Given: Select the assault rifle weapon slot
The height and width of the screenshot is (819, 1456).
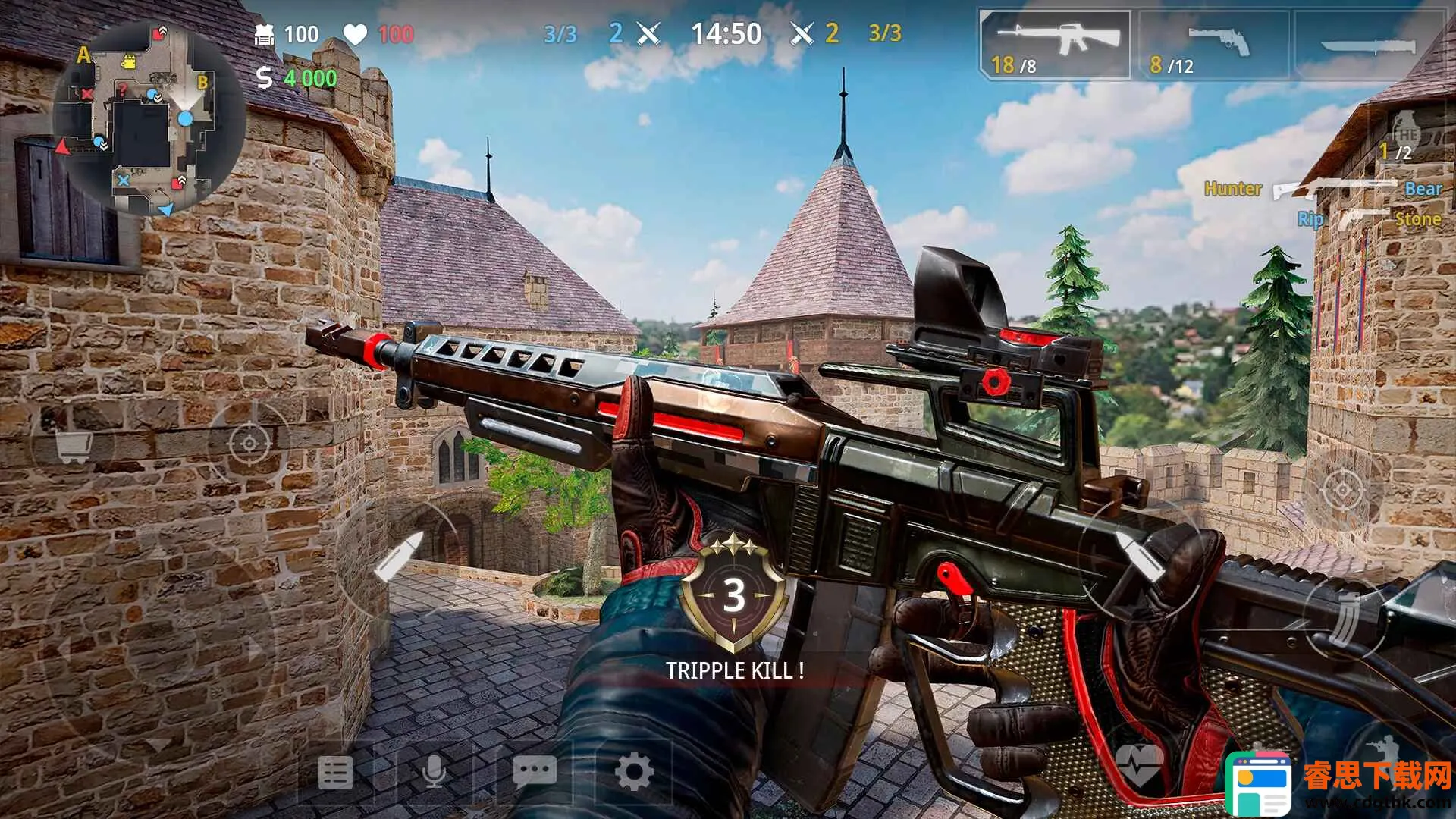Looking at the screenshot, I should (1055, 44).
